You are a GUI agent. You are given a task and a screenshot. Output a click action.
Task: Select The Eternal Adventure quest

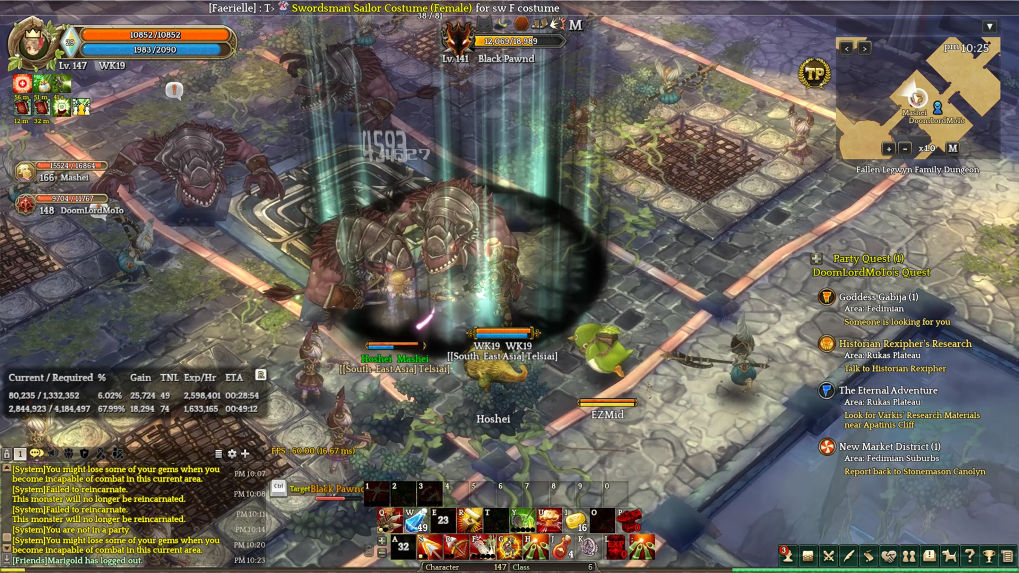(x=887, y=390)
